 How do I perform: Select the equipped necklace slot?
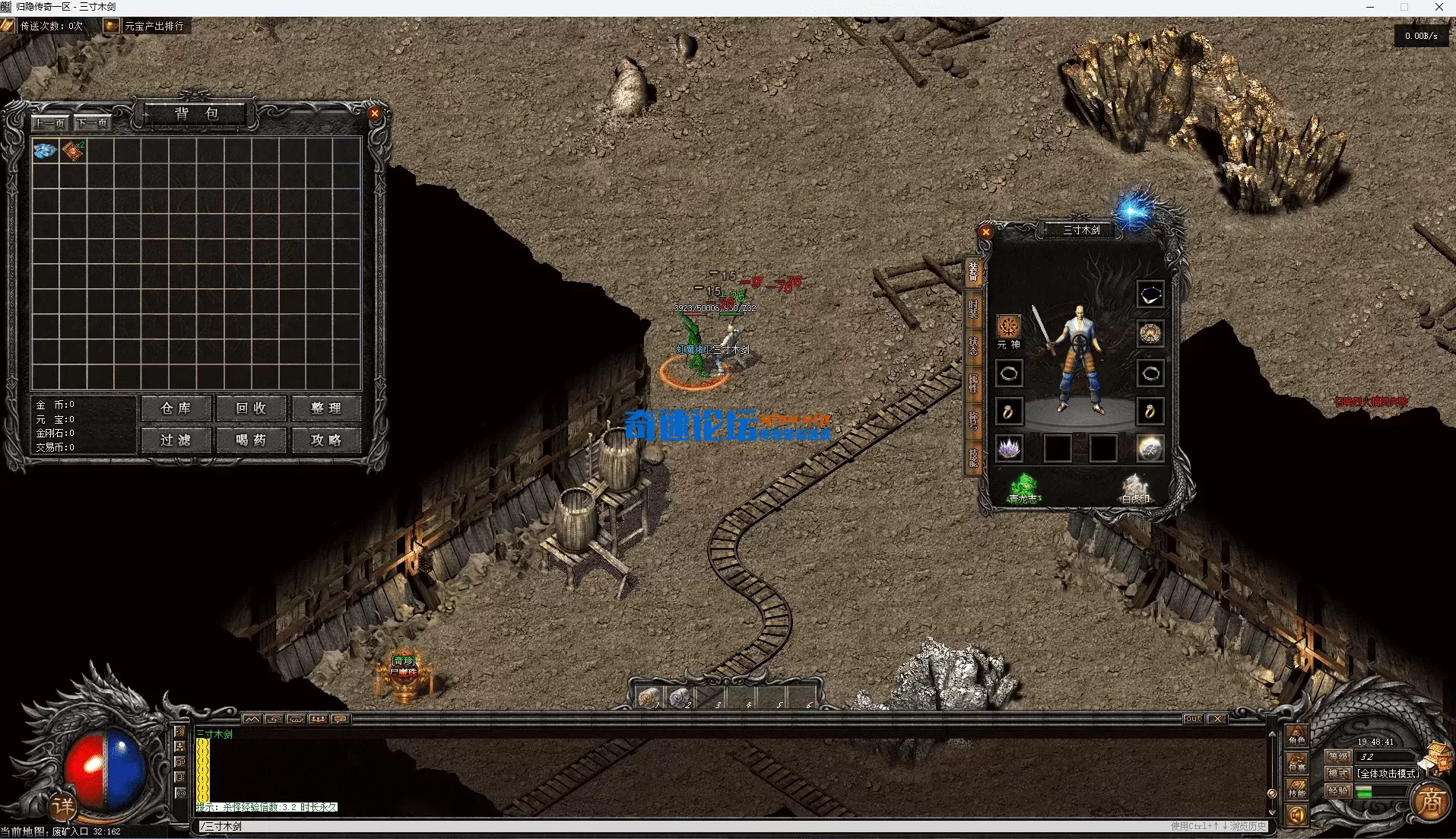(1150, 294)
